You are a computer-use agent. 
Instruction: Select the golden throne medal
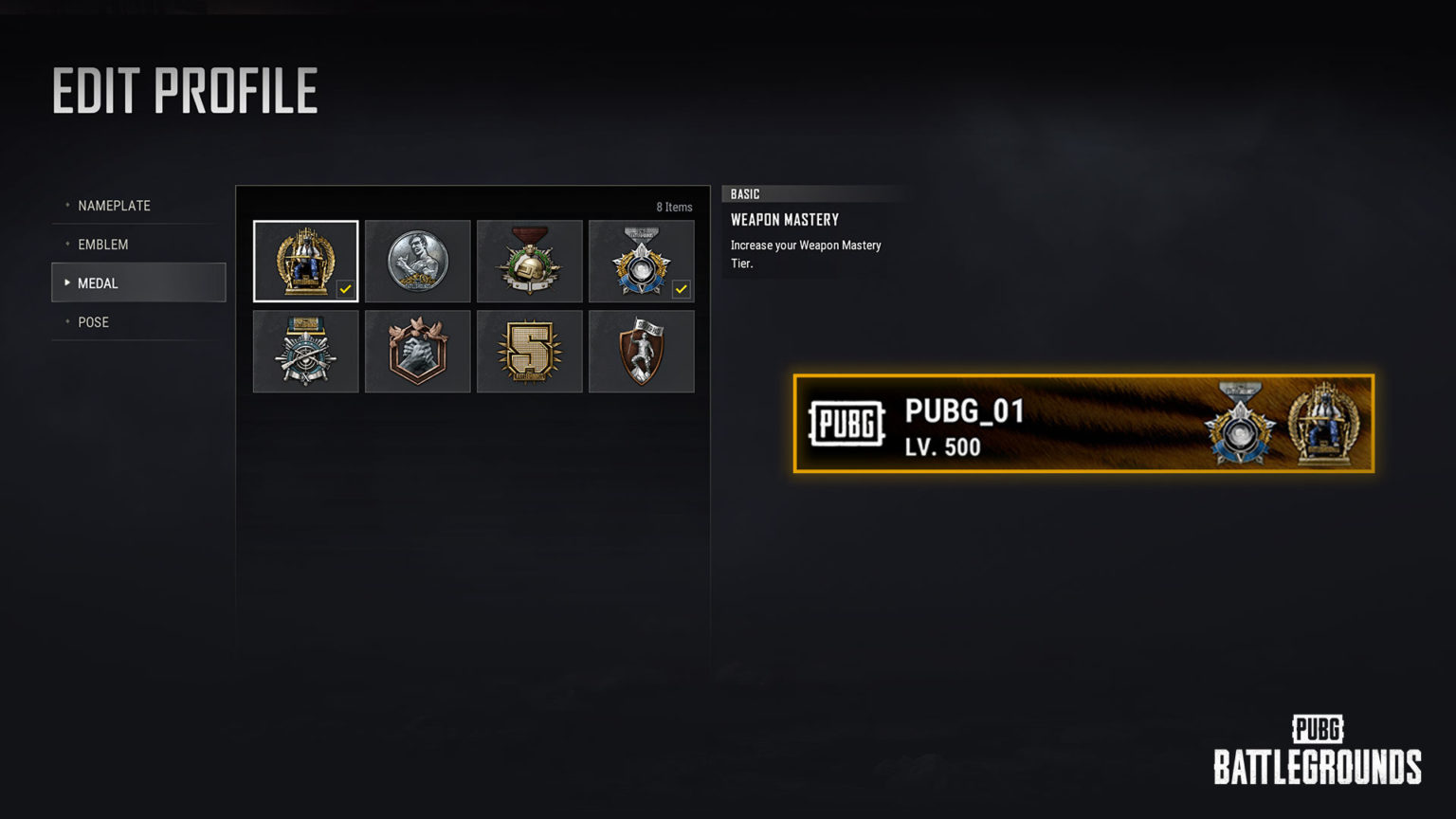(305, 261)
